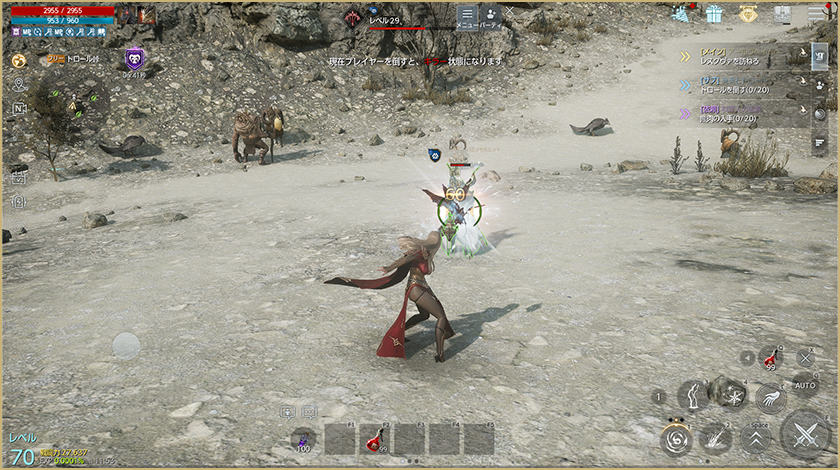Open the diamond shop icon
The image size is (840, 470).
[x=748, y=14]
